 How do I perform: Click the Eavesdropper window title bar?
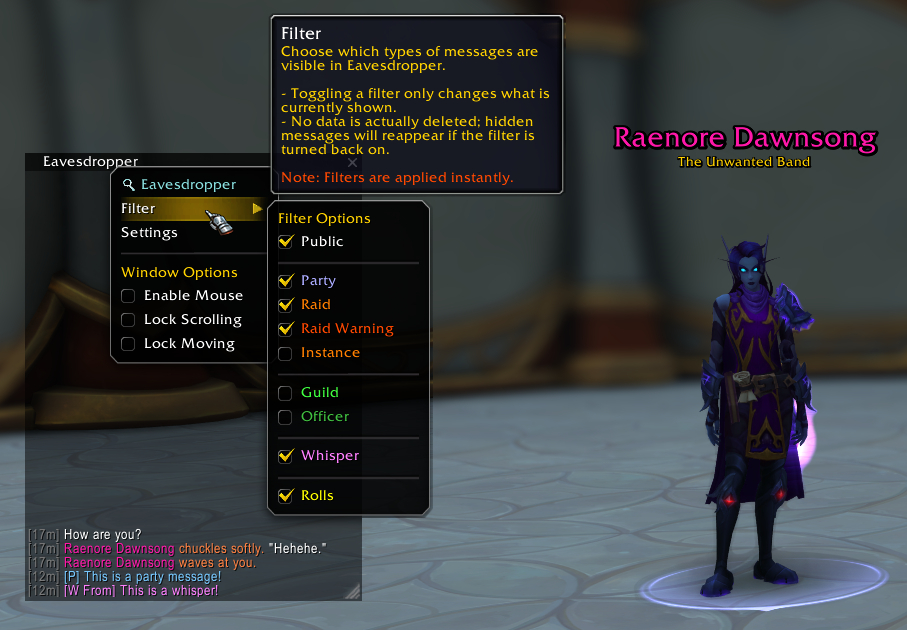click(x=90, y=160)
